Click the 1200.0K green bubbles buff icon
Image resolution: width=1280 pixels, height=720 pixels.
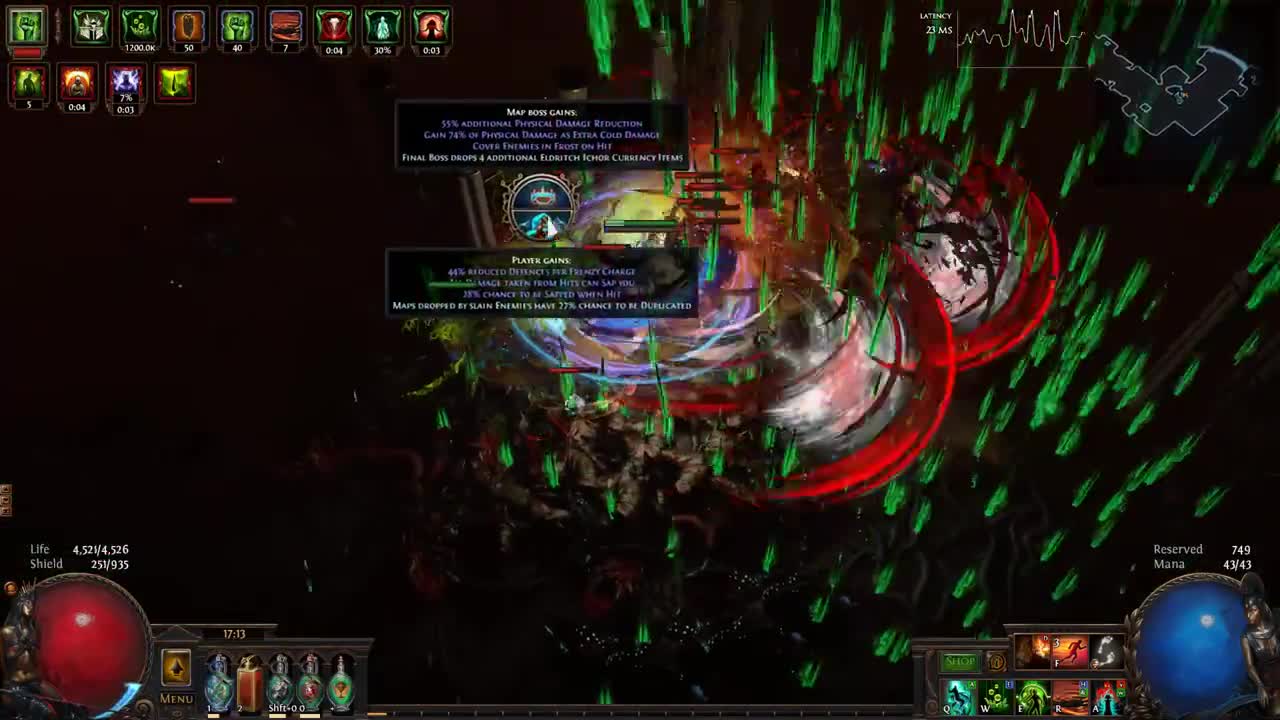tap(140, 28)
